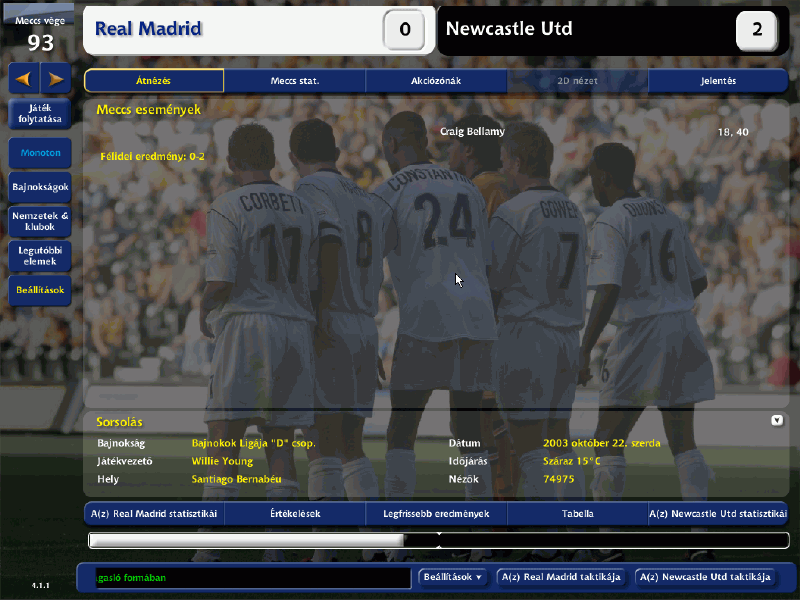Screen dimensions: 800x600
Task: Go forward with the right arrow
Action: pos(56,78)
